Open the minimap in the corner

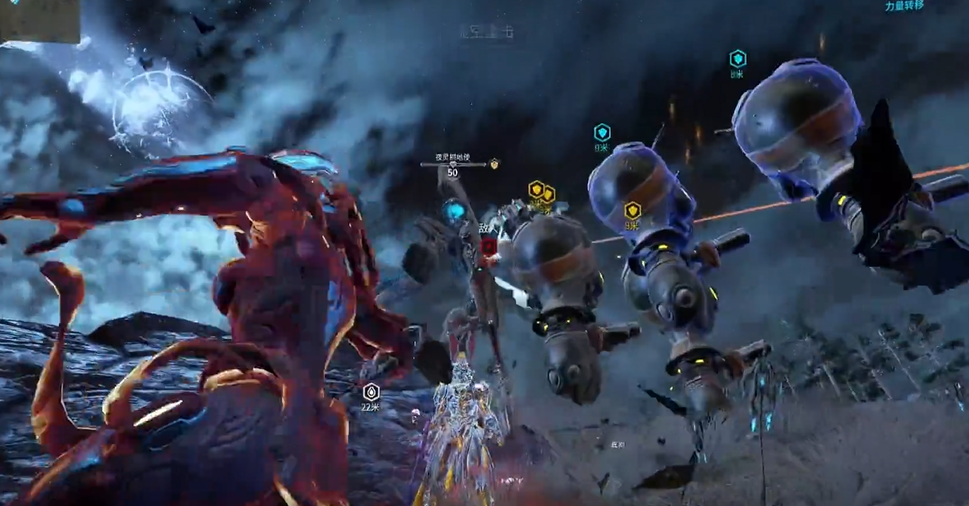click(39, 20)
